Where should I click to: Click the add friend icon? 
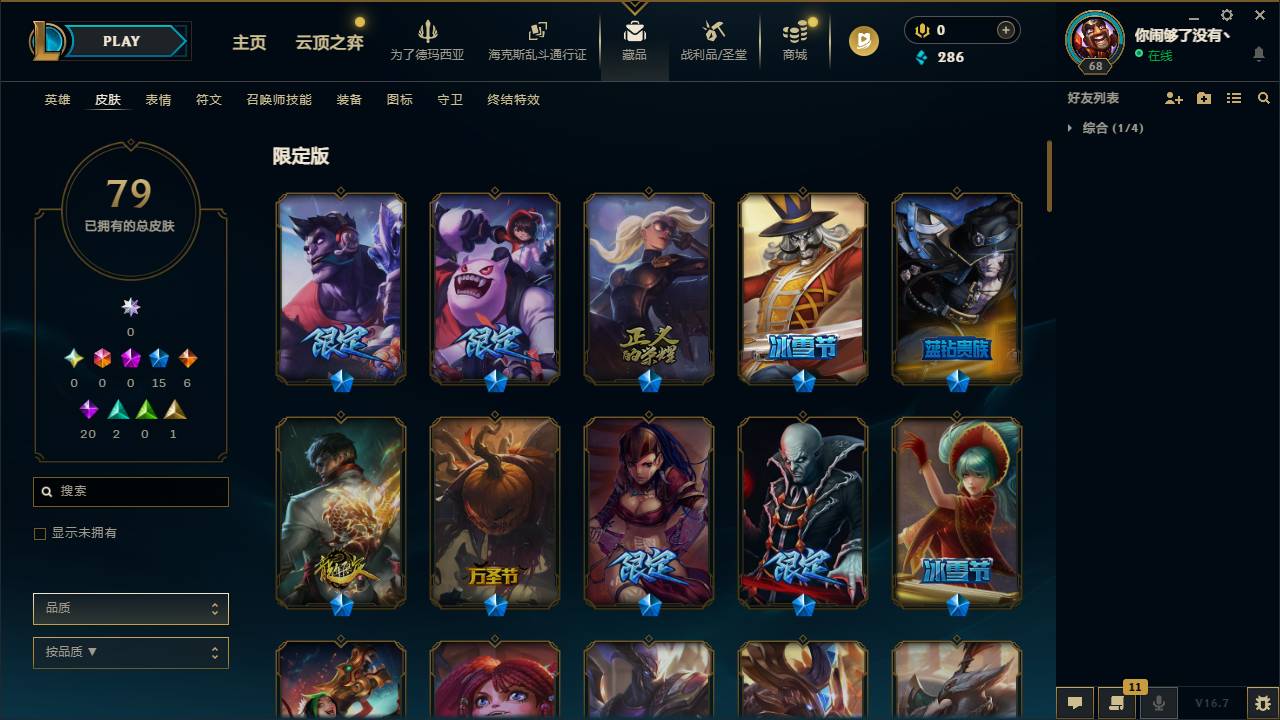click(x=1170, y=97)
